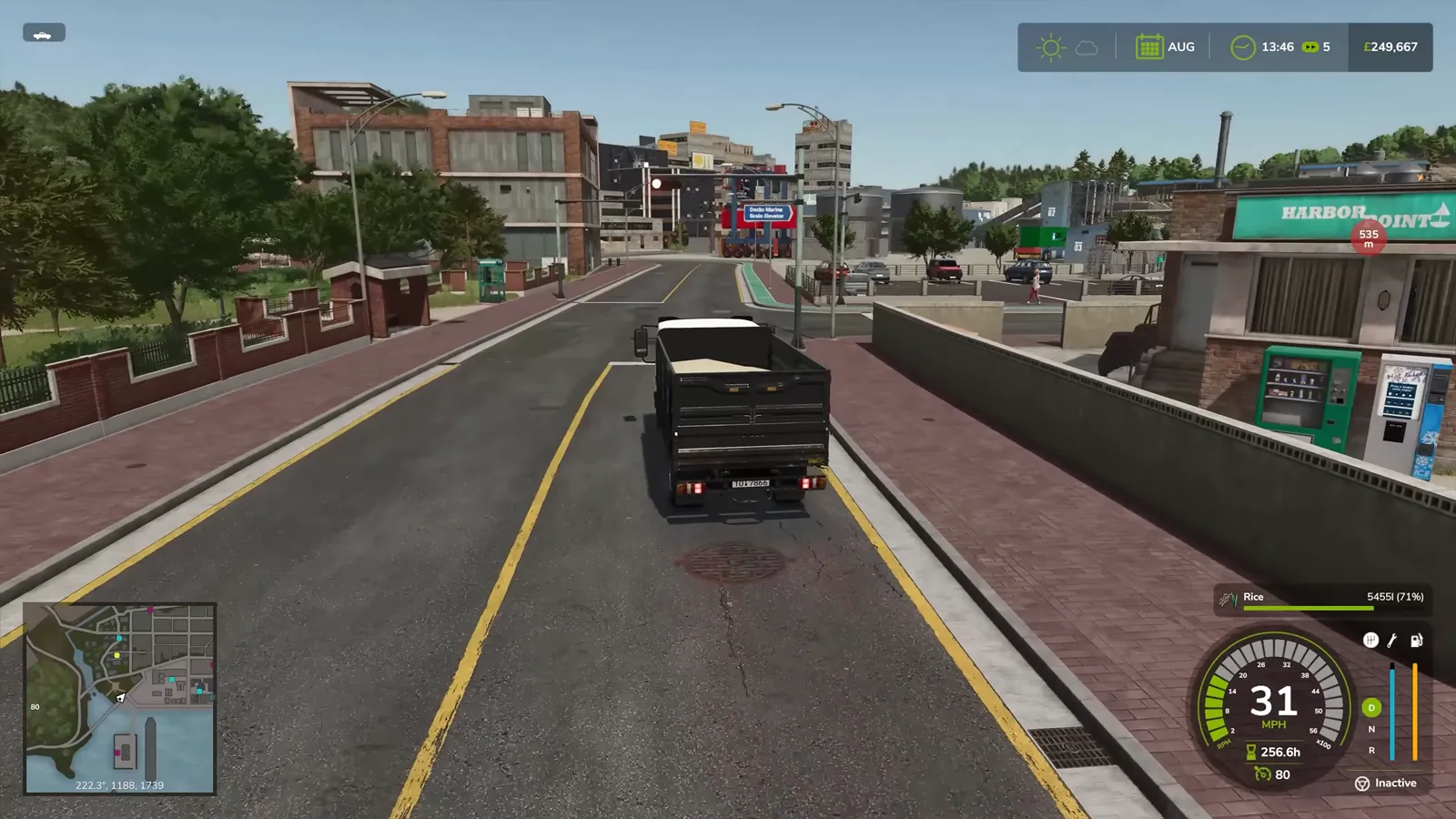1456x819 pixels.
Task: Click the hourglass operating hours icon
Action: 1251,753
